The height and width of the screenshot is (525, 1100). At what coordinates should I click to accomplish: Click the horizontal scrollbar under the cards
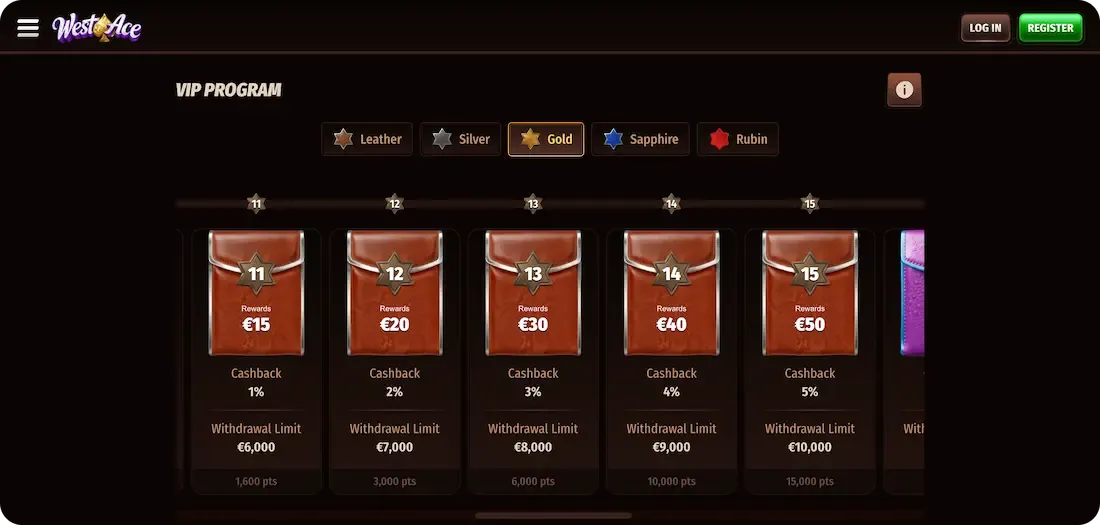(553, 516)
